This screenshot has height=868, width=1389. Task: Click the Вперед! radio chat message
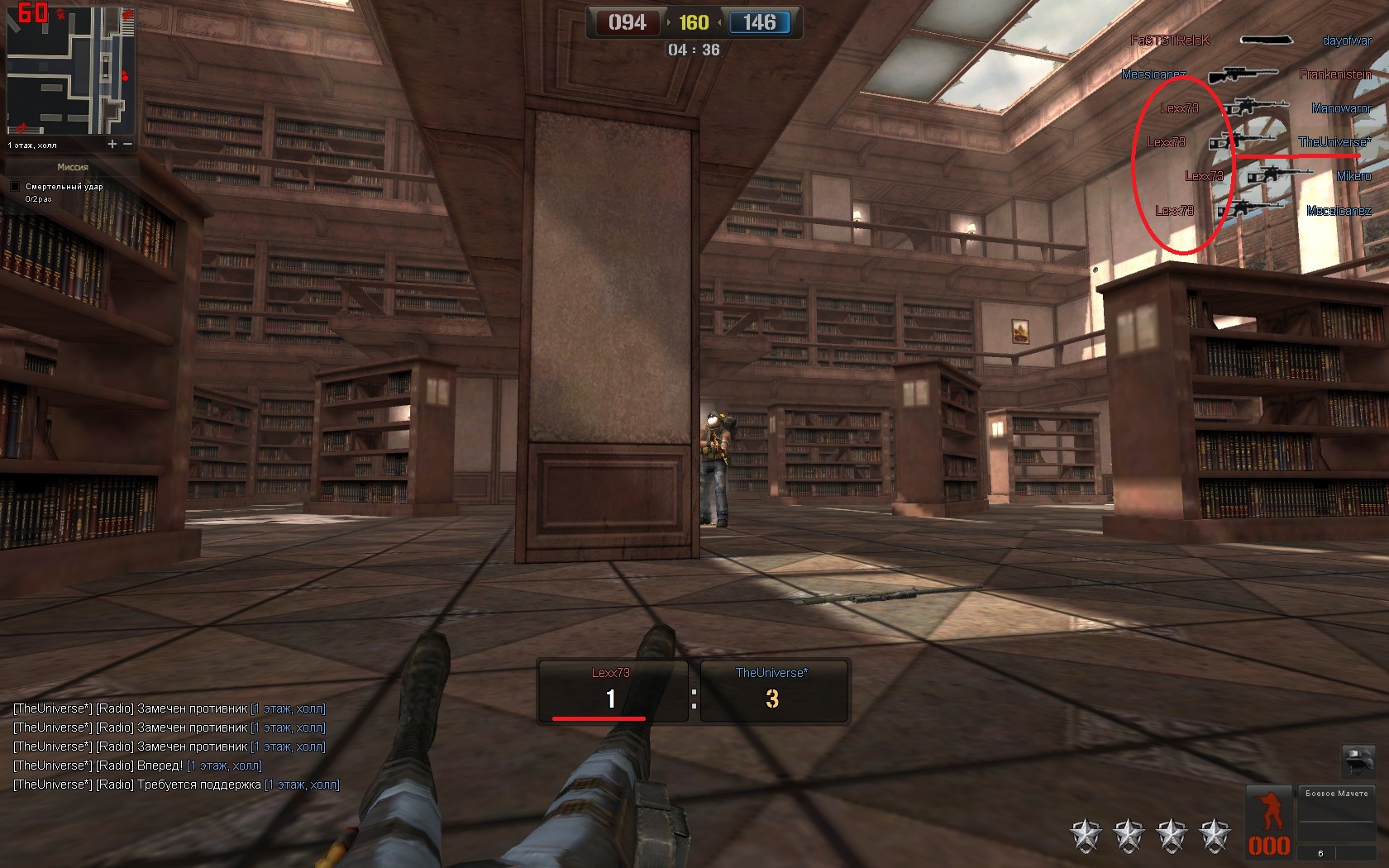click(x=137, y=765)
